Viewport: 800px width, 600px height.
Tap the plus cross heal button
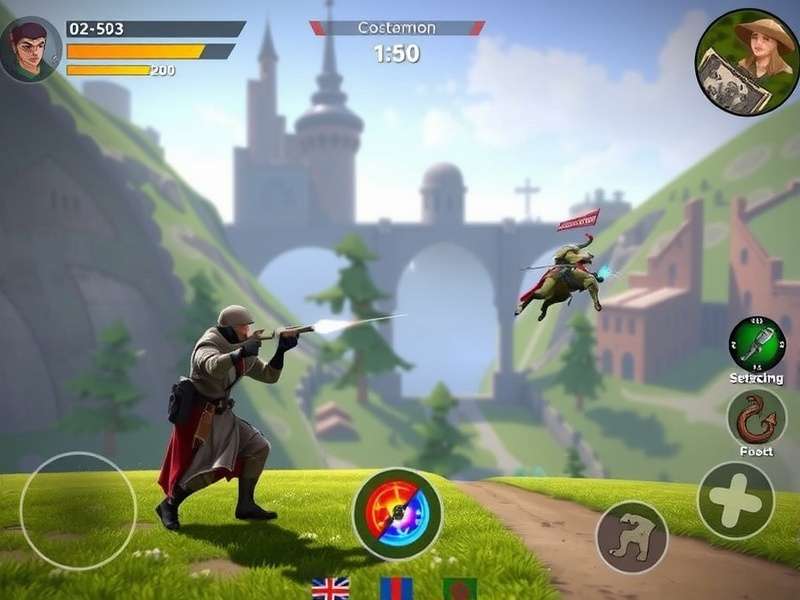click(x=736, y=500)
